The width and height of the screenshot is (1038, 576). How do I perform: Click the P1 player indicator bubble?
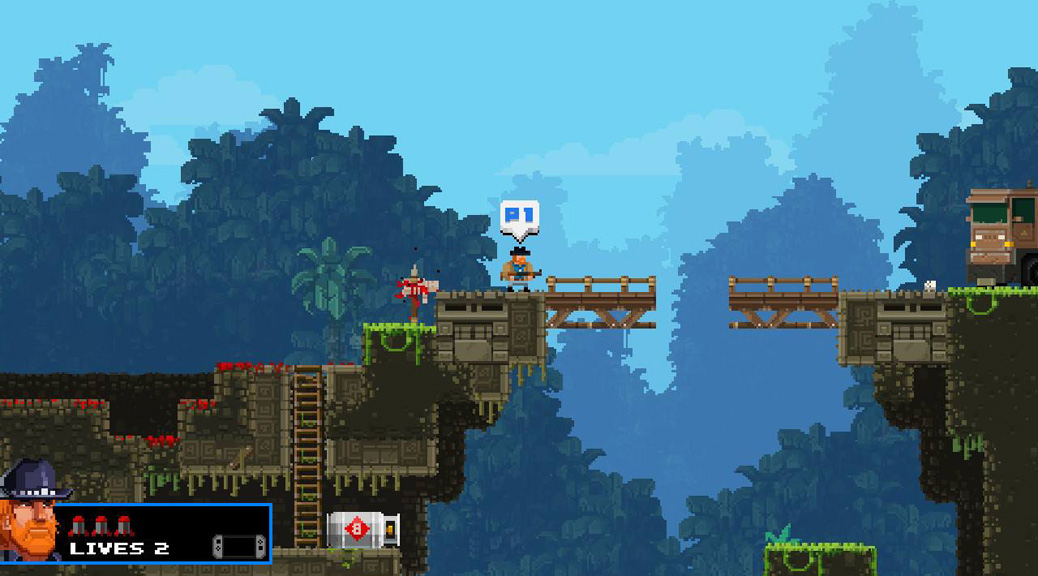pyautogui.click(x=519, y=217)
